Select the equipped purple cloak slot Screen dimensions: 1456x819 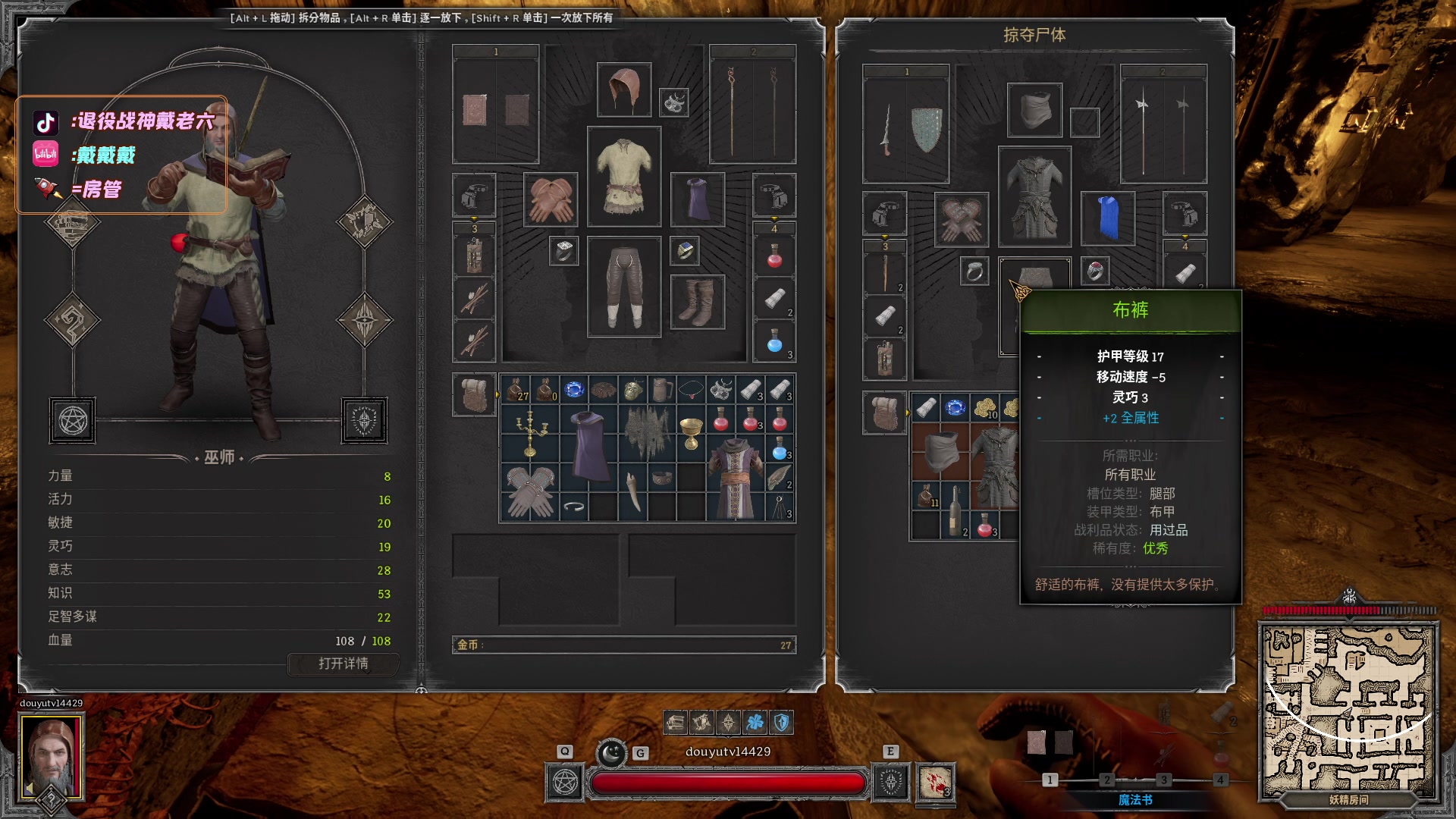[697, 199]
